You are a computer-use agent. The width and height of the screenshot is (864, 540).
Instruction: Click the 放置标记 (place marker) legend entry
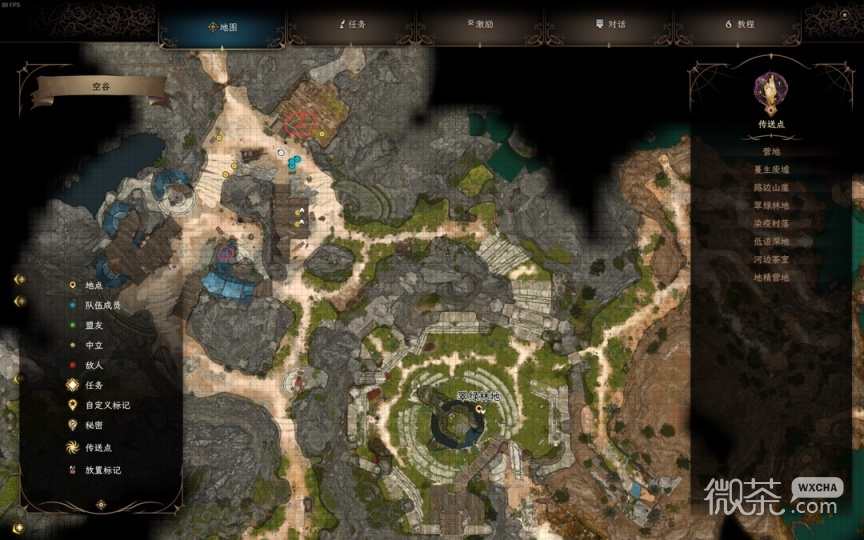point(102,470)
